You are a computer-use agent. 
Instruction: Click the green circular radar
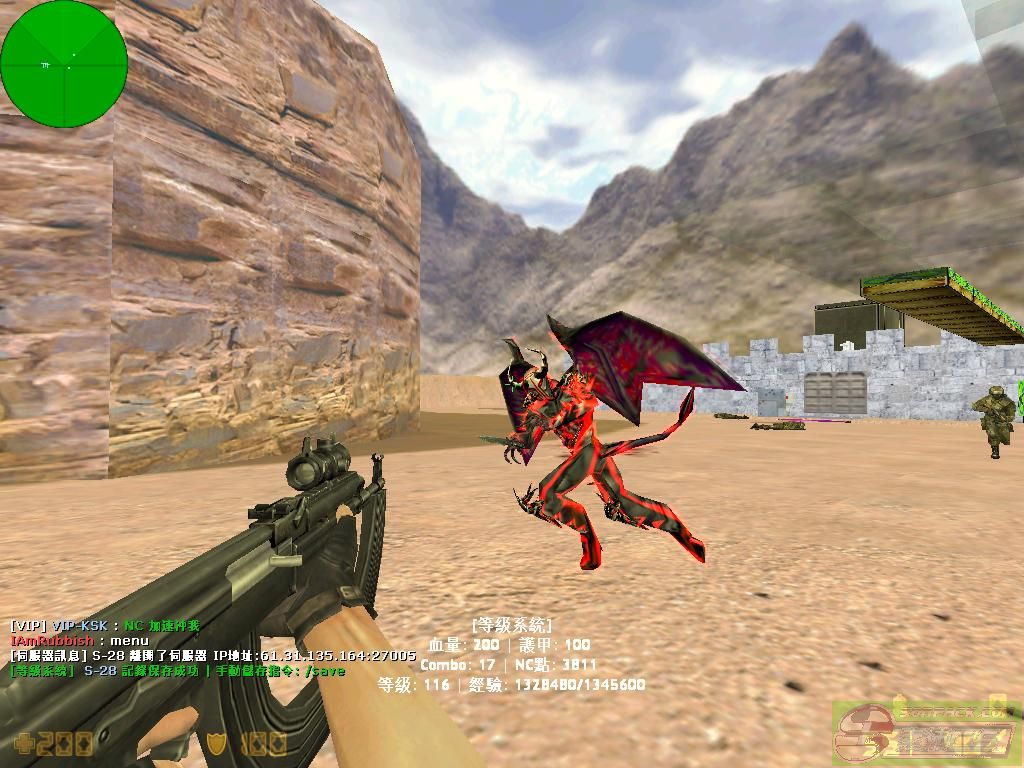pyautogui.click(x=64, y=64)
